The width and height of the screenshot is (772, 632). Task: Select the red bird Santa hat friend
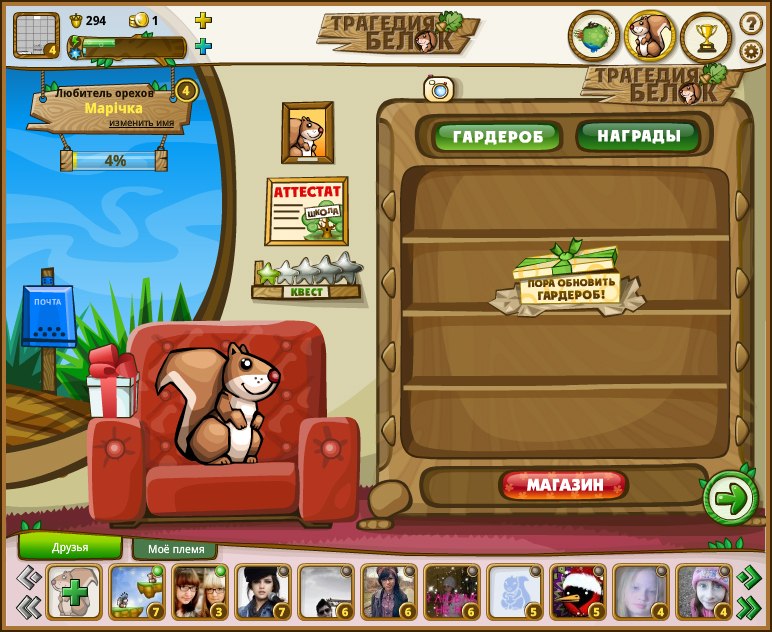pyautogui.click(x=577, y=591)
